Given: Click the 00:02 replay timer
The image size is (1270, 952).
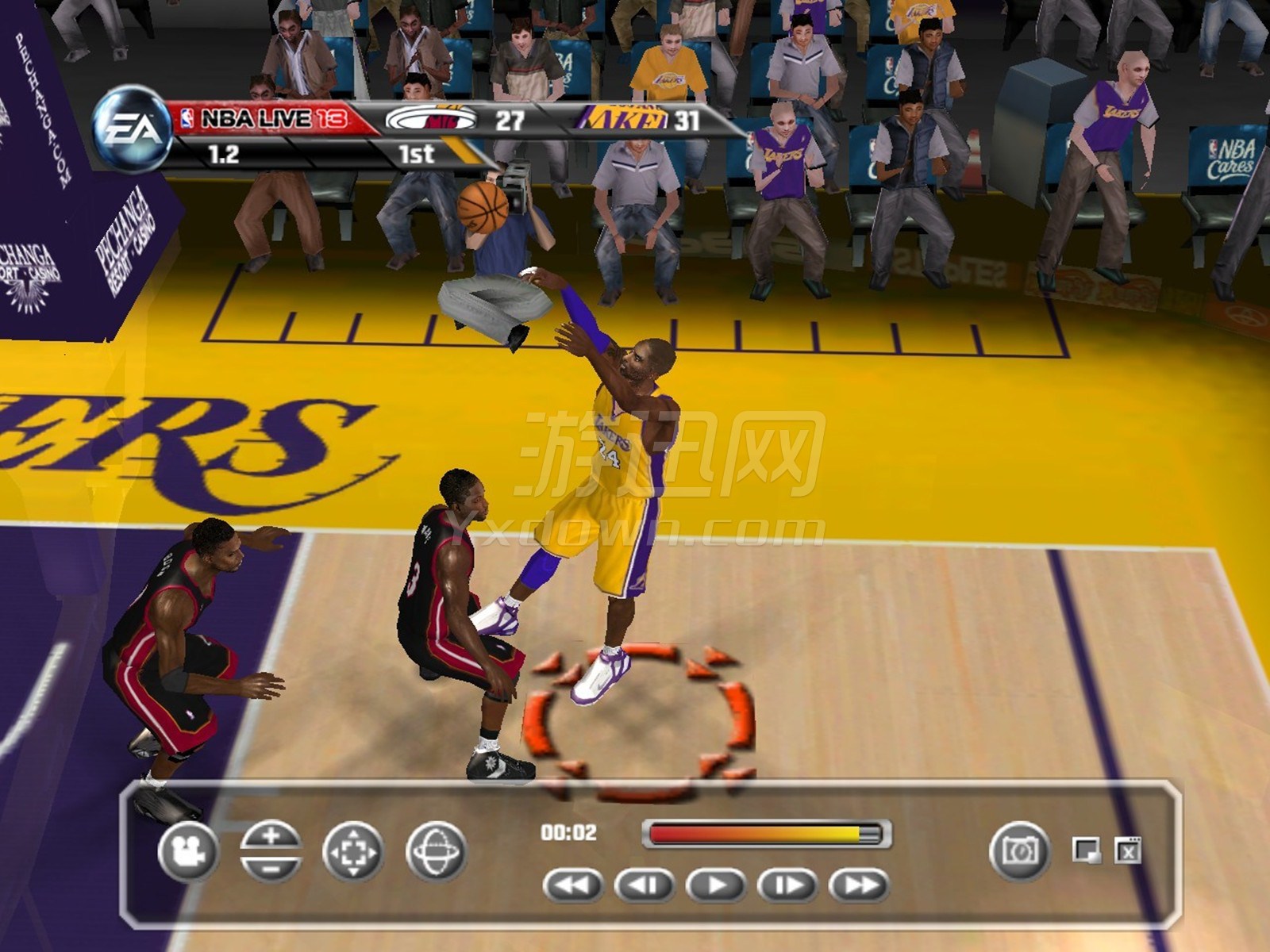Looking at the screenshot, I should 570,833.
